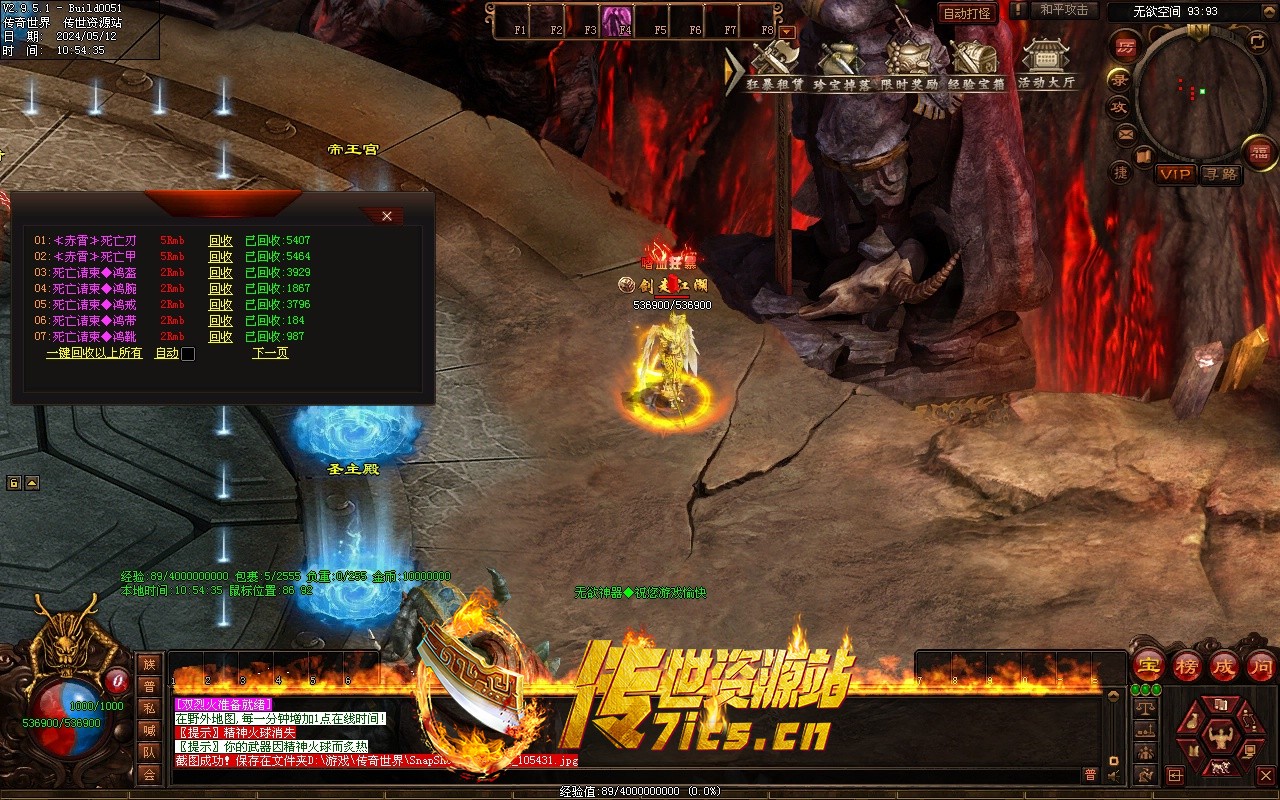Toggle the 自动打怪 auto-fight button

(x=968, y=13)
